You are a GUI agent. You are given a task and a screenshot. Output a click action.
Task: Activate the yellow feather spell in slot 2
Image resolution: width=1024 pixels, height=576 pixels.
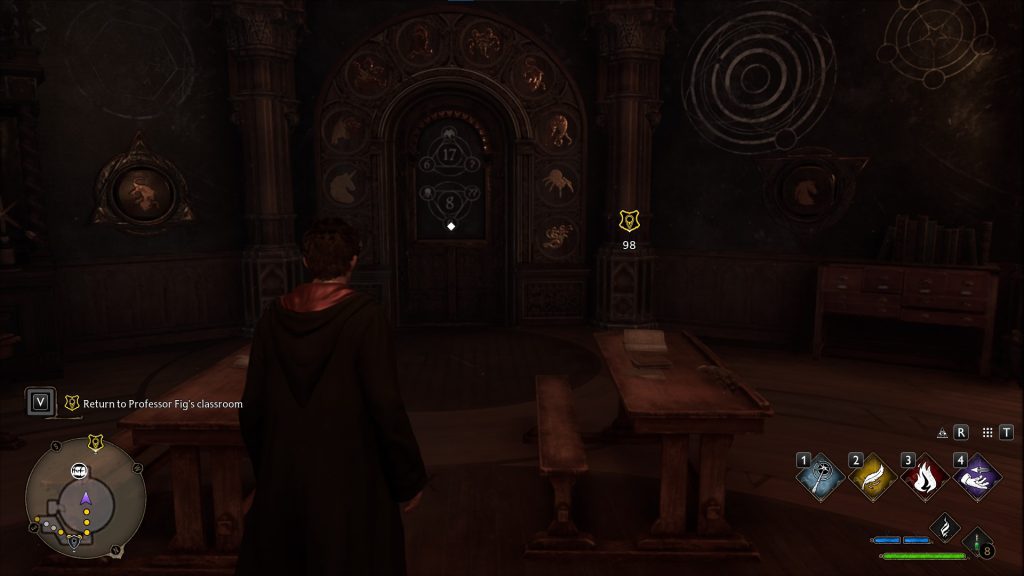click(x=869, y=477)
